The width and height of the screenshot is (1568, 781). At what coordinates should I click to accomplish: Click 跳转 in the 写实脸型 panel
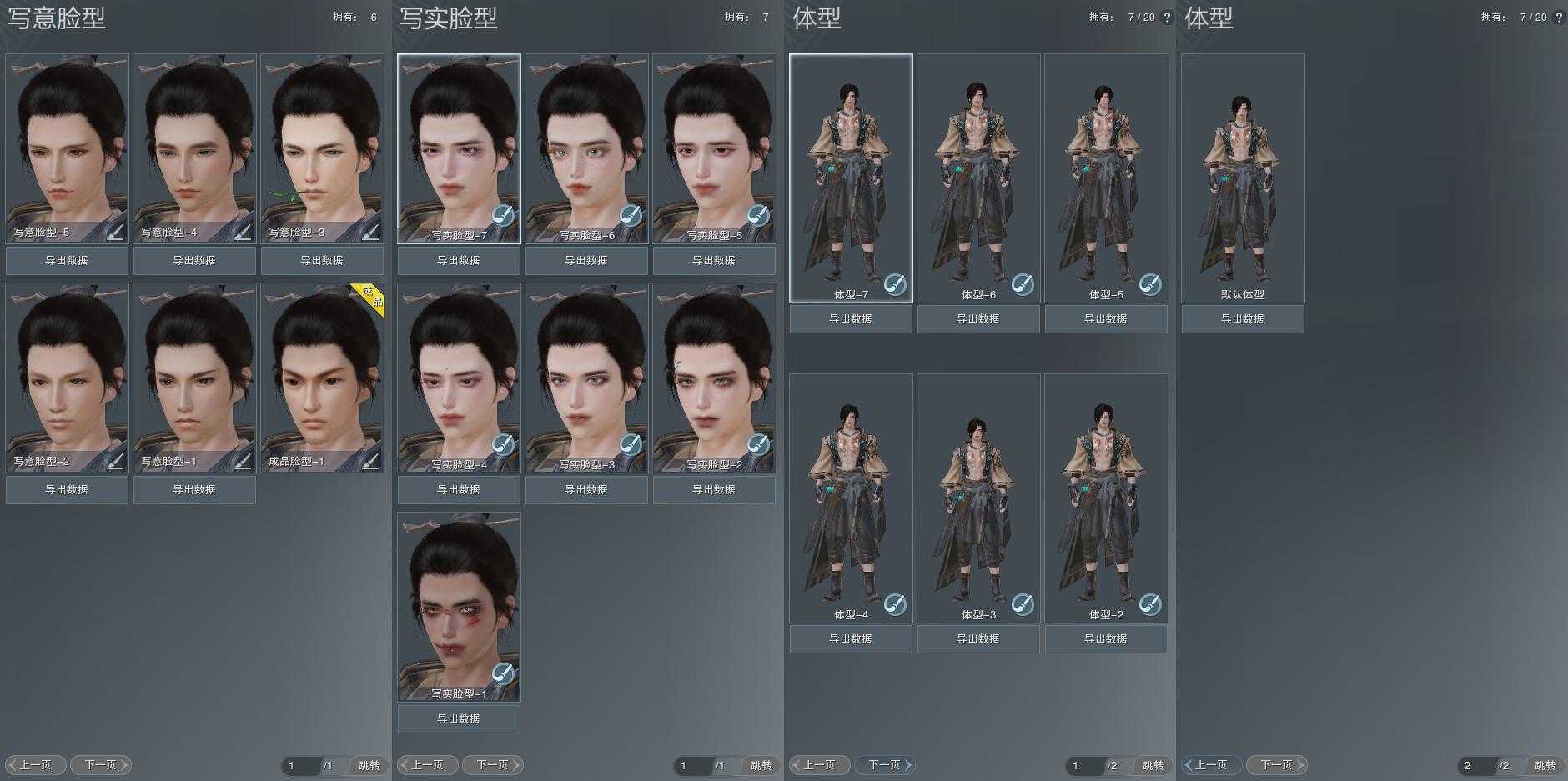[x=761, y=765]
